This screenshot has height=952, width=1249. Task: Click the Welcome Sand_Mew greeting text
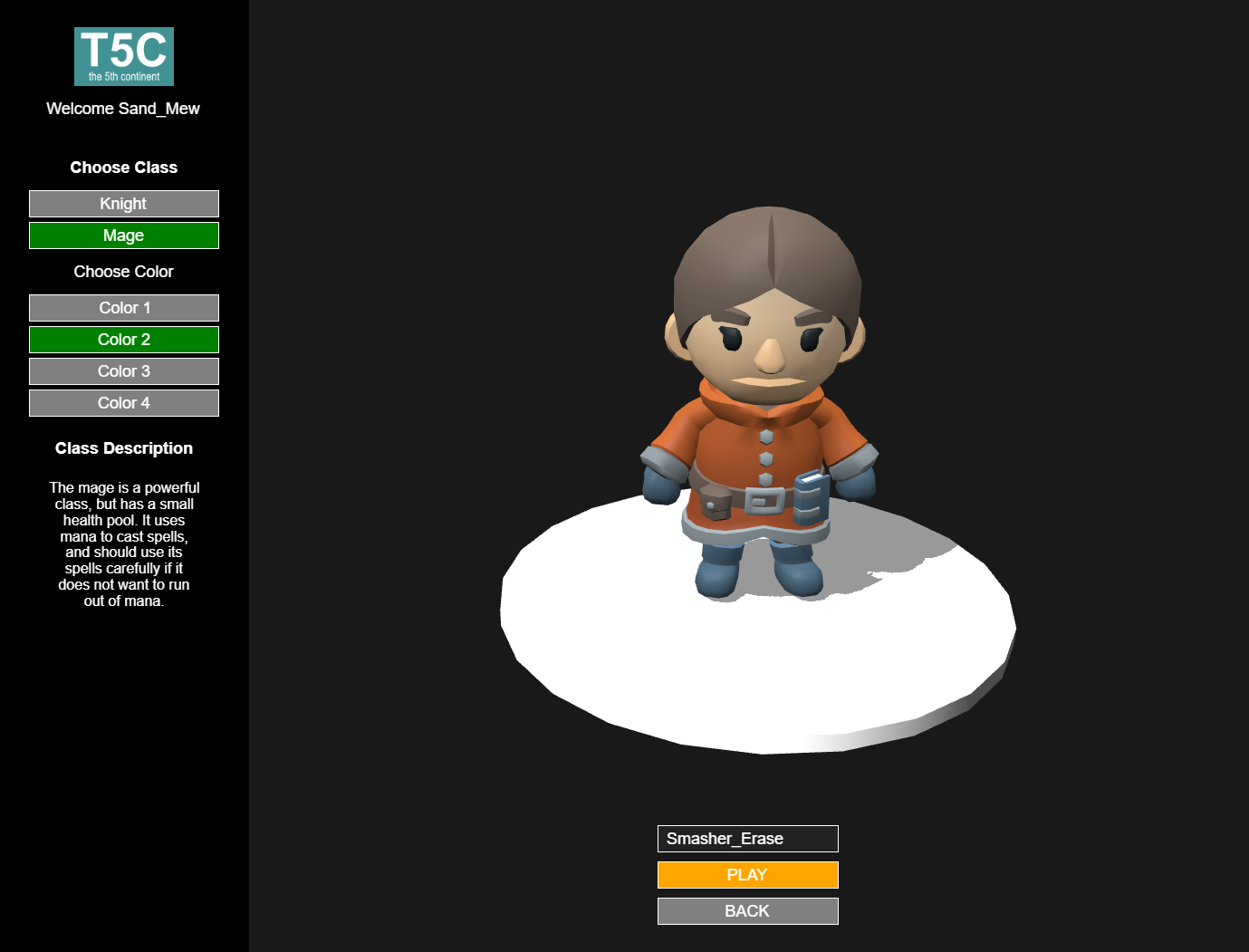[123, 108]
